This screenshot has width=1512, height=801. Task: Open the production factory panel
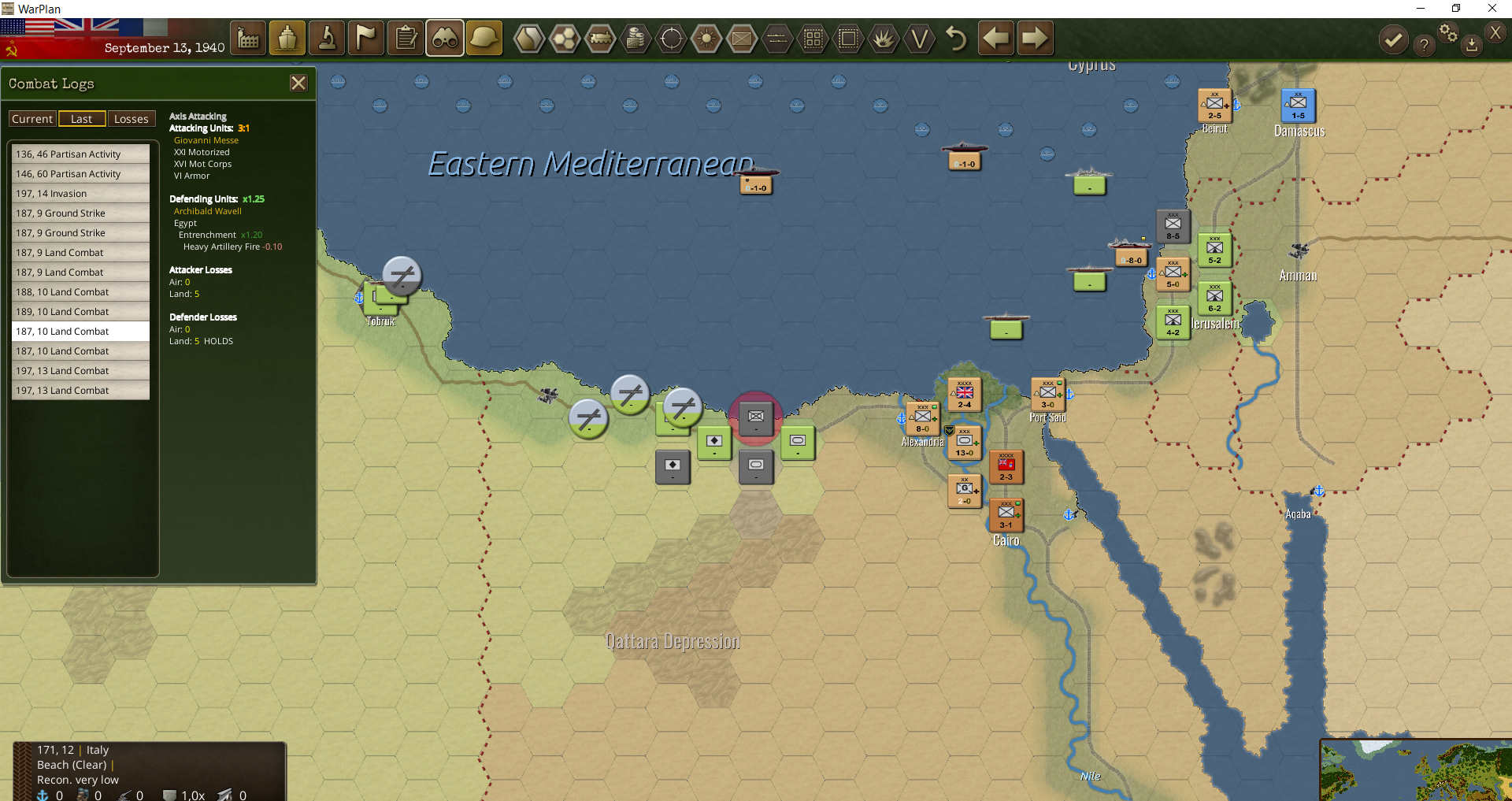pos(247,37)
